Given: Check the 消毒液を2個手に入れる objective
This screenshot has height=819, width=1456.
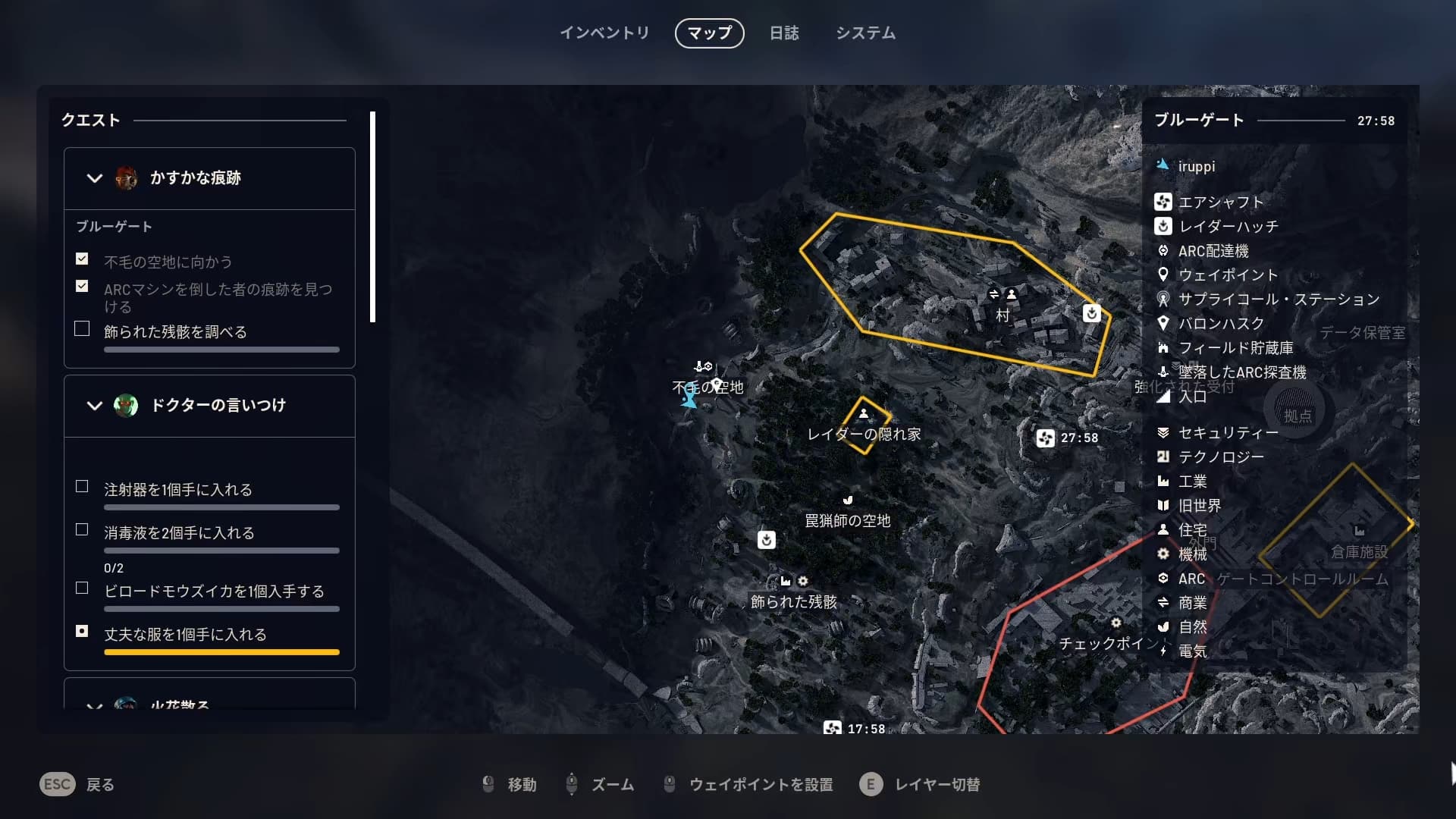Looking at the screenshot, I should pyautogui.click(x=82, y=530).
